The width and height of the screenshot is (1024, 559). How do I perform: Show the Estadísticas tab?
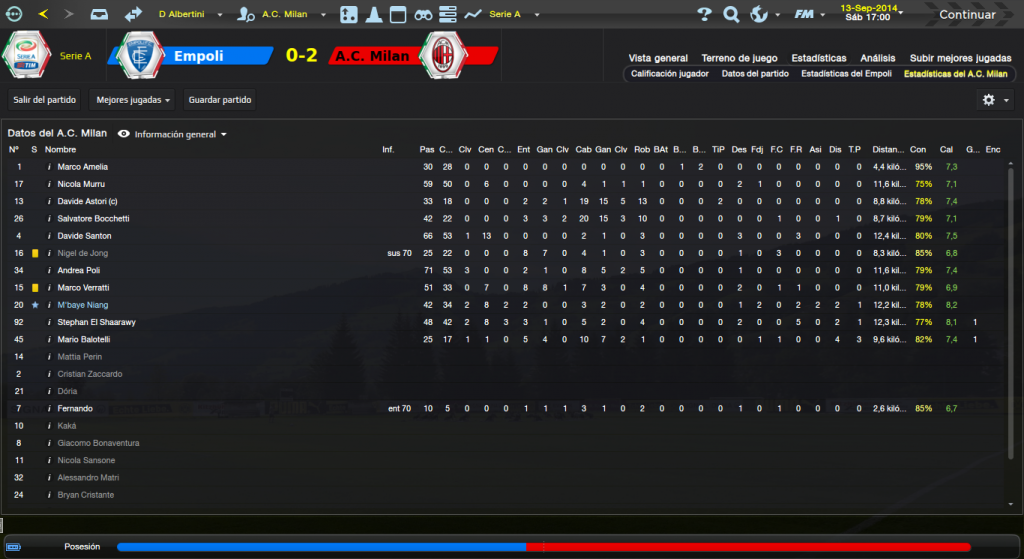coord(818,58)
